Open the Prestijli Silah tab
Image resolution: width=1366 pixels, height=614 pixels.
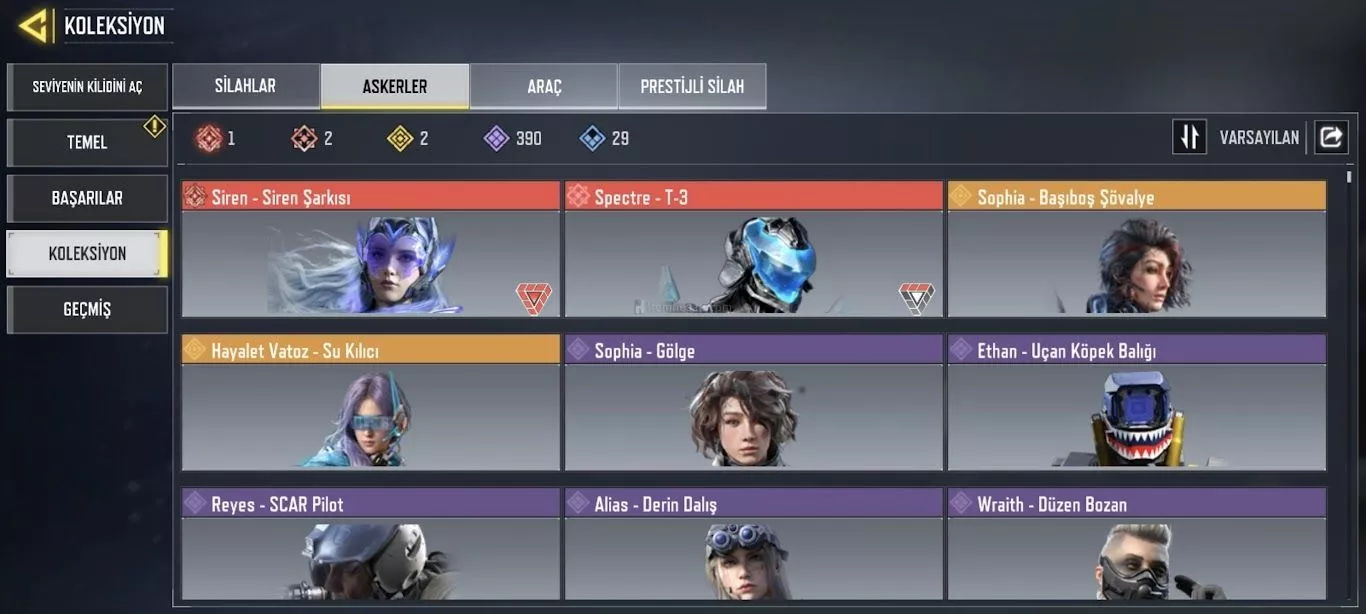(692, 86)
